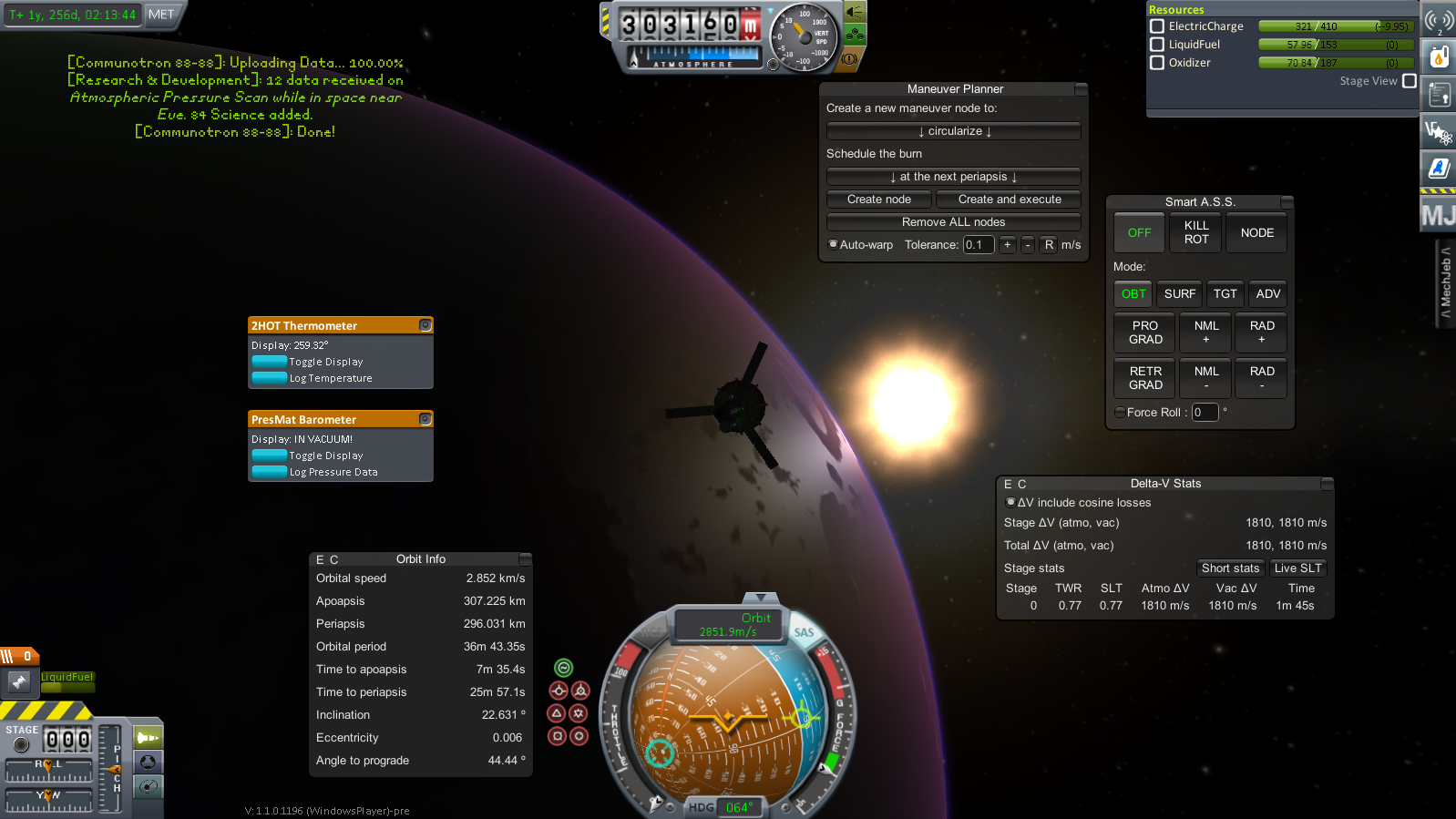Point the craft RETR GRAD
Viewport: 1456px width, 819px height.
click(x=1145, y=378)
